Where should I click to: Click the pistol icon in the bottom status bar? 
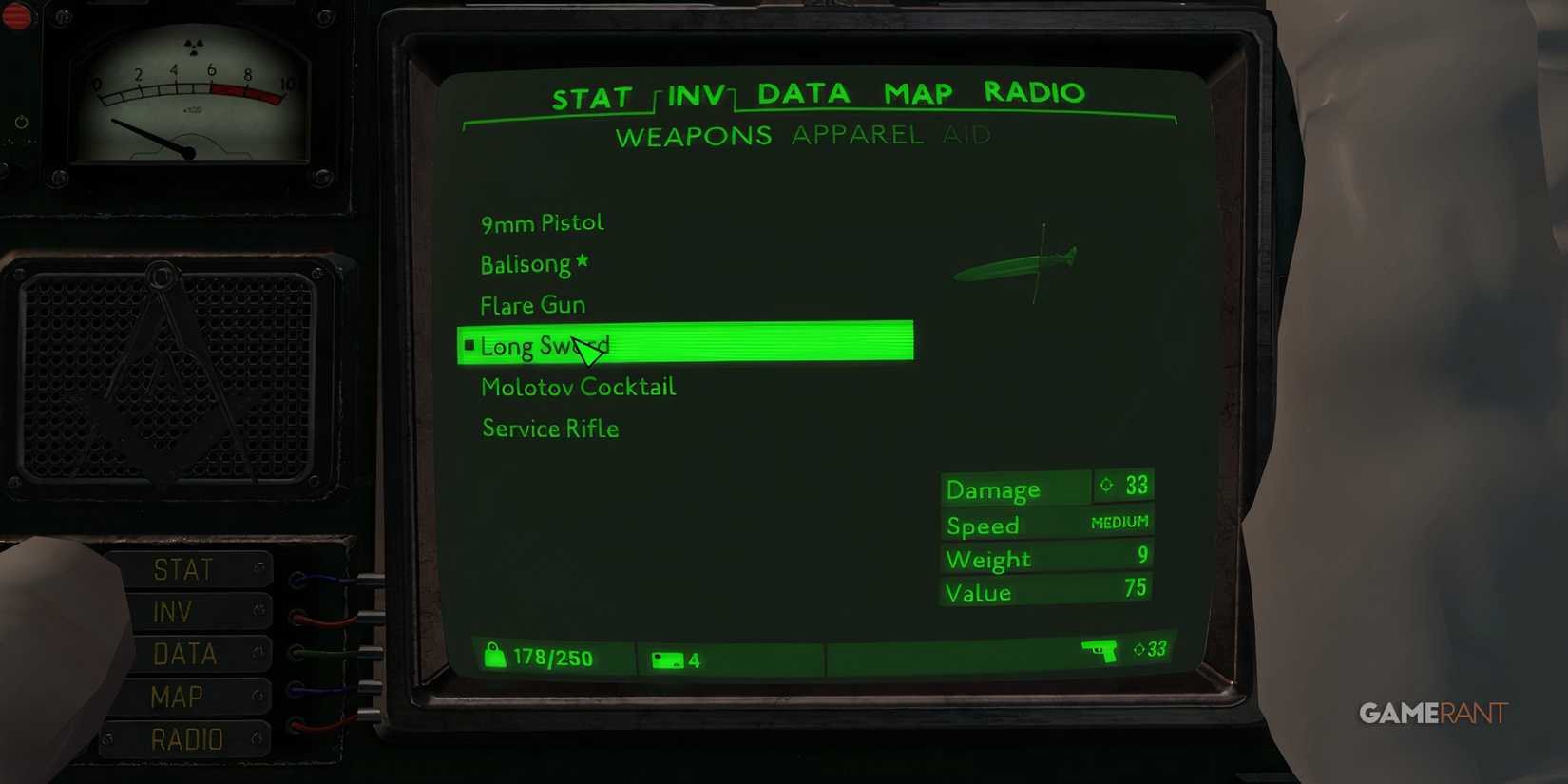click(x=1100, y=650)
